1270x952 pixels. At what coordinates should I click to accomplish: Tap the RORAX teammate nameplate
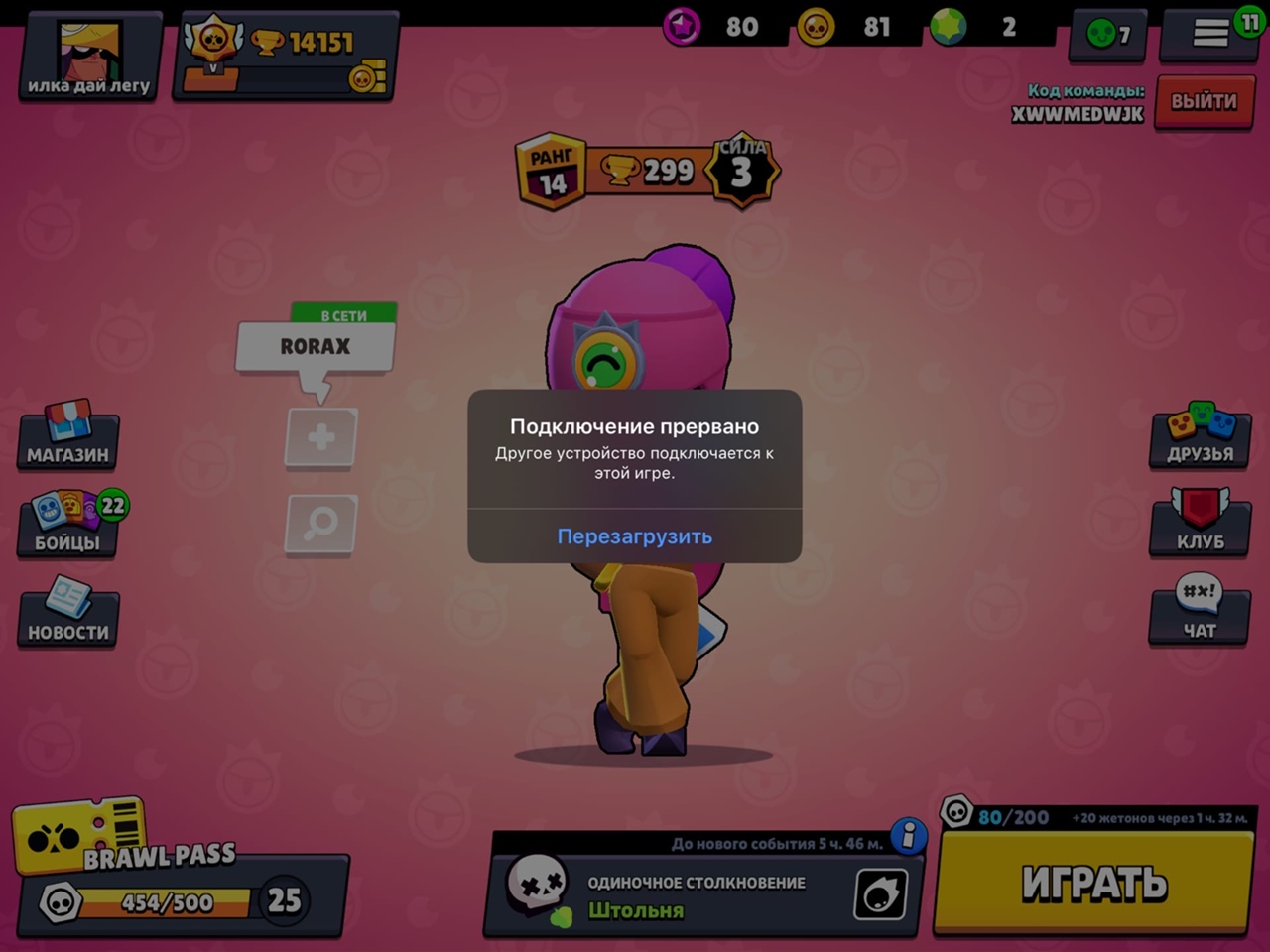point(315,347)
